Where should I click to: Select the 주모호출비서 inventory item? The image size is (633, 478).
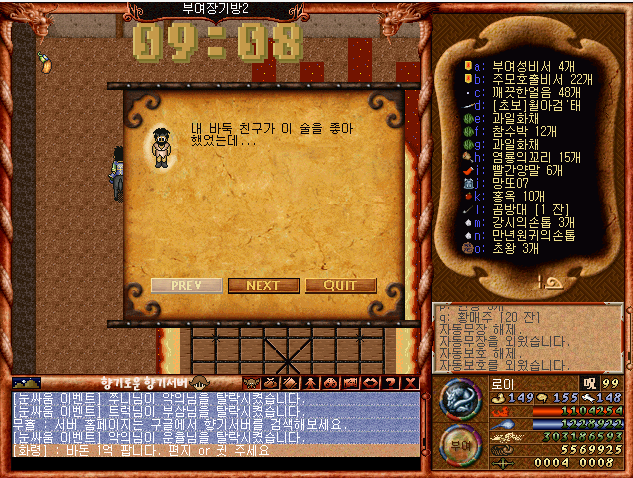click(x=530, y=79)
